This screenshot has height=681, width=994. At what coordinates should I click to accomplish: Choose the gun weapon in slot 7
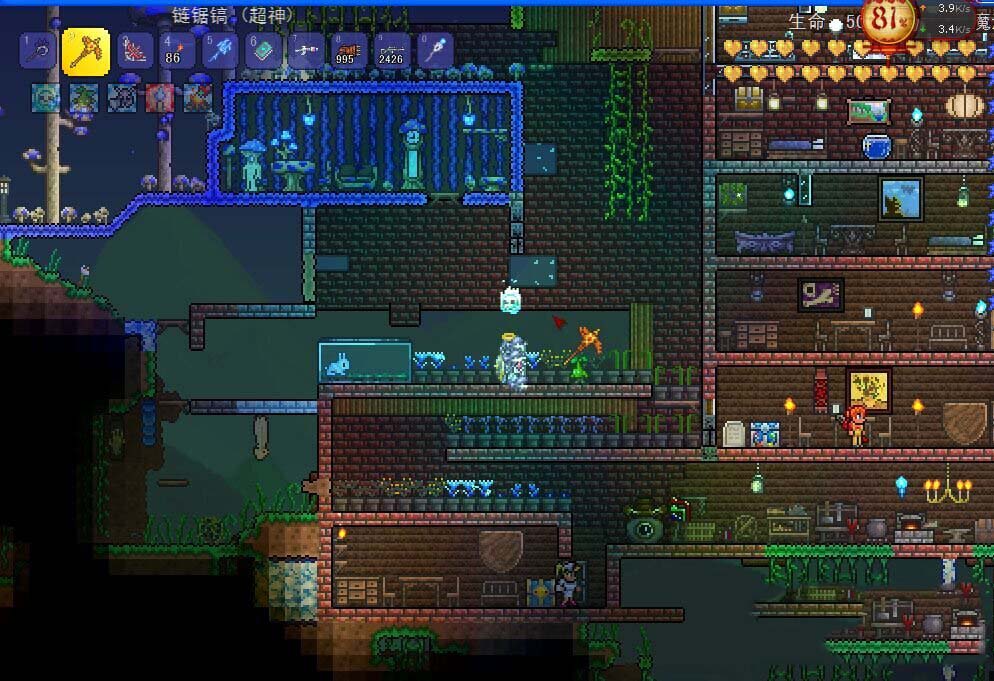(307, 50)
